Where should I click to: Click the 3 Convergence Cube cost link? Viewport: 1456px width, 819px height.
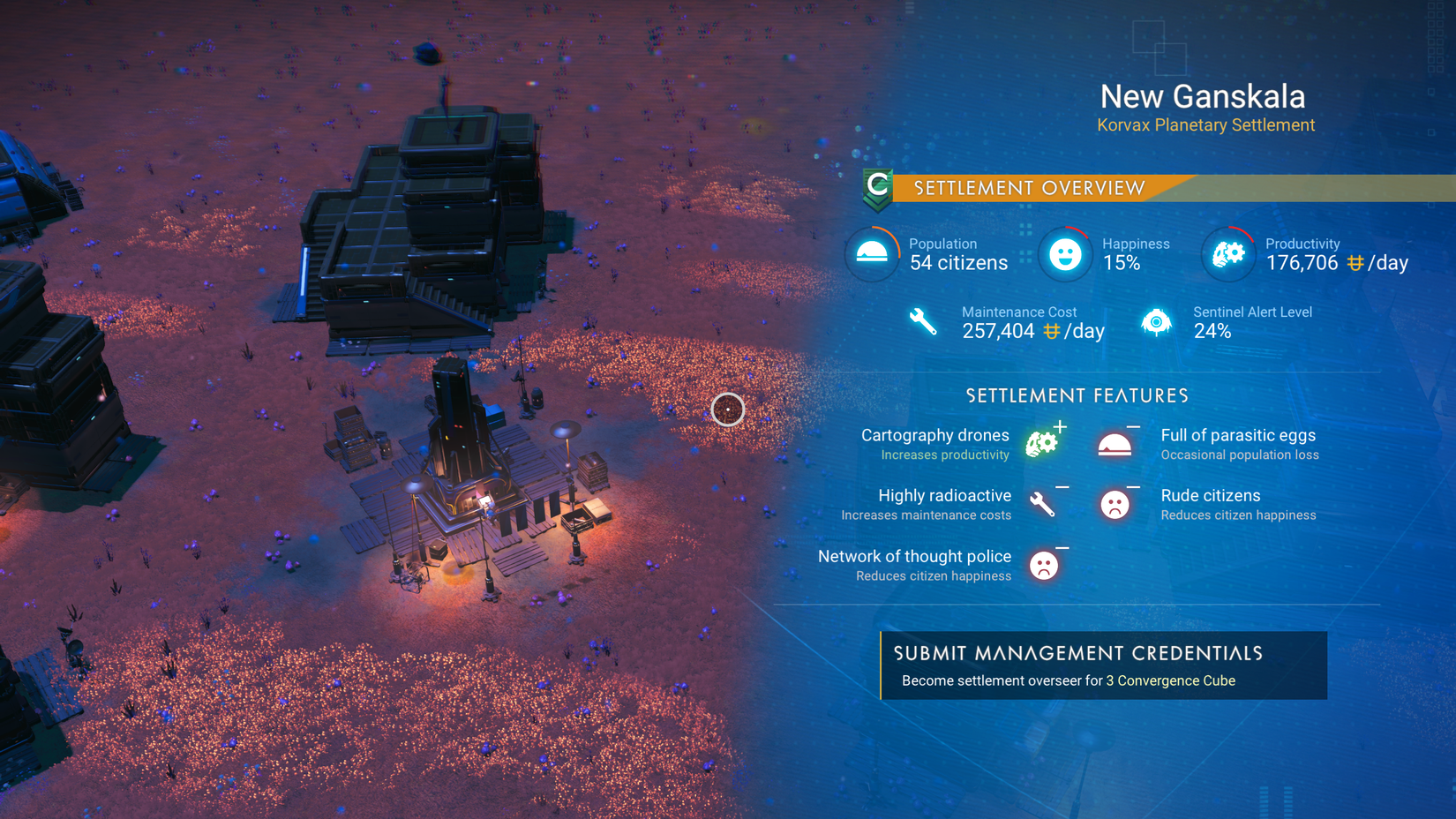(1170, 680)
